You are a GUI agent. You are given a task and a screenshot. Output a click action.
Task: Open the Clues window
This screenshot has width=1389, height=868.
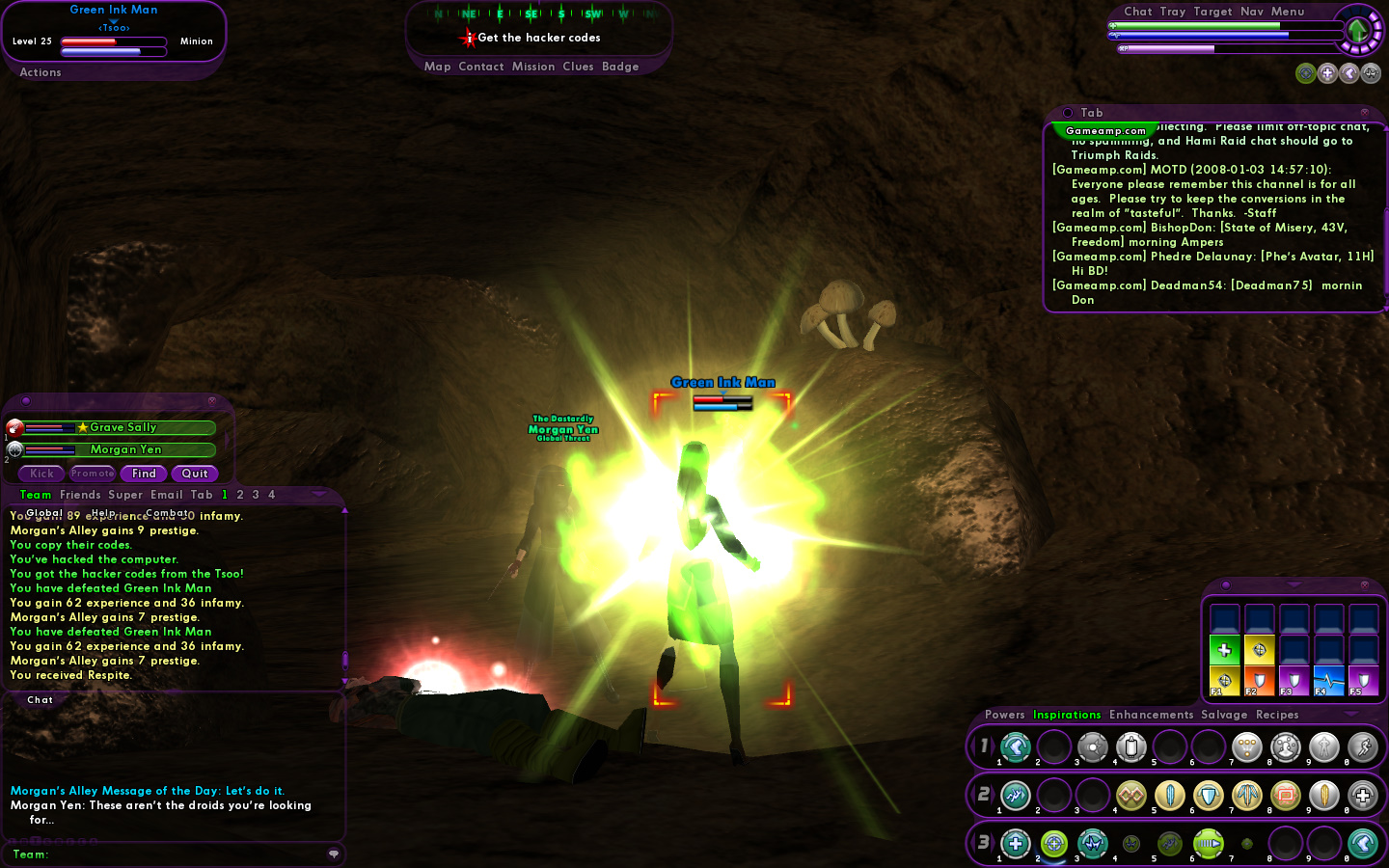pyautogui.click(x=578, y=67)
